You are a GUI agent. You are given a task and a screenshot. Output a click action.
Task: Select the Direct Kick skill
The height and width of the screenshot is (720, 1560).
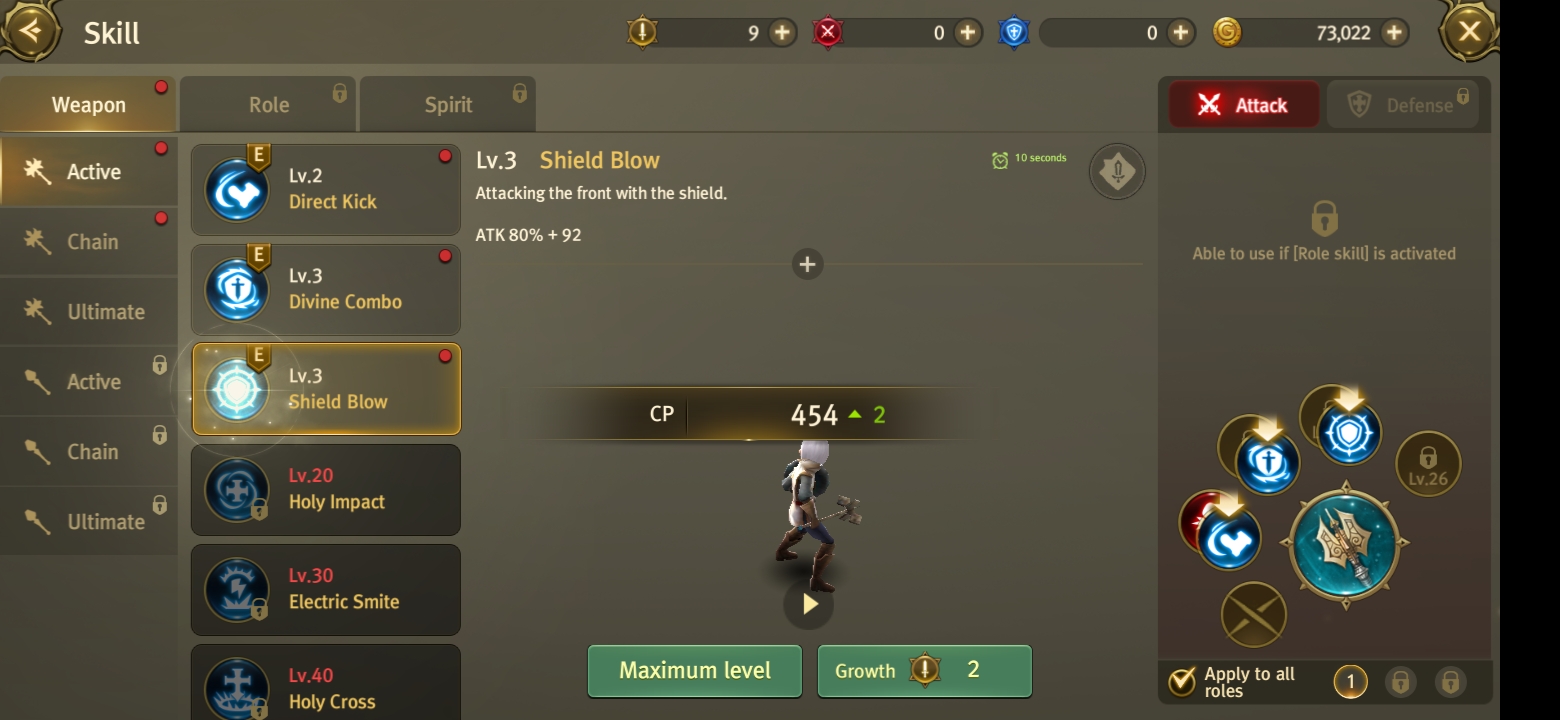(x=326, y=190)
